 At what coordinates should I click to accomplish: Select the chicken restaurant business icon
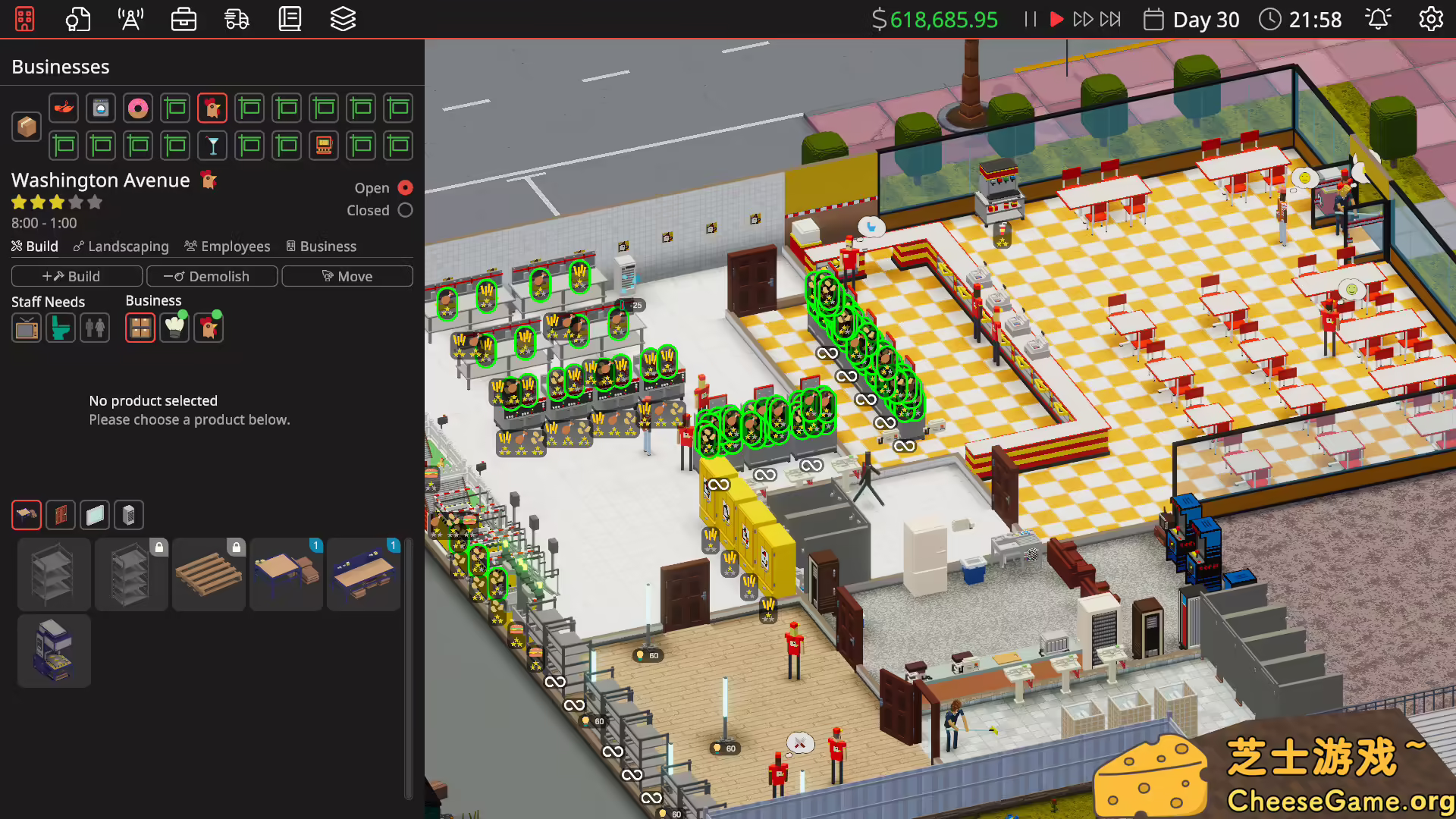[212, 108]
